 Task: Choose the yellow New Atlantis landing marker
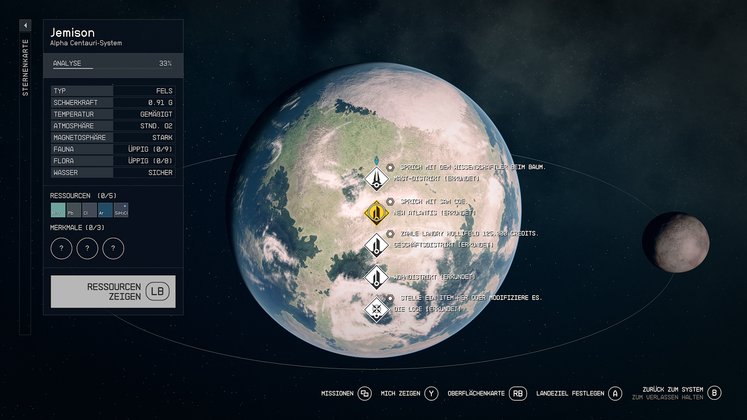coord(376,212)
